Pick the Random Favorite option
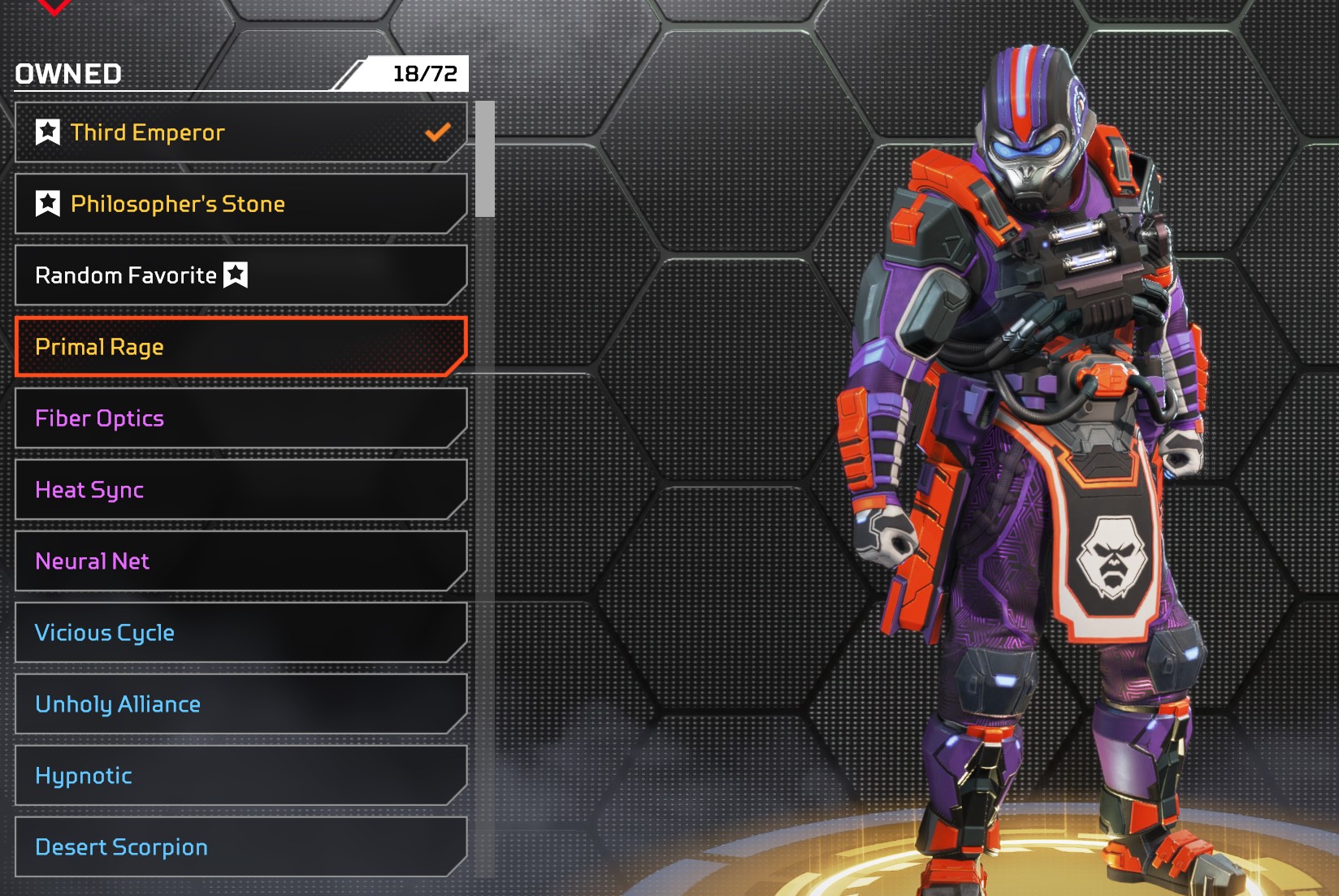 [240, 275]
